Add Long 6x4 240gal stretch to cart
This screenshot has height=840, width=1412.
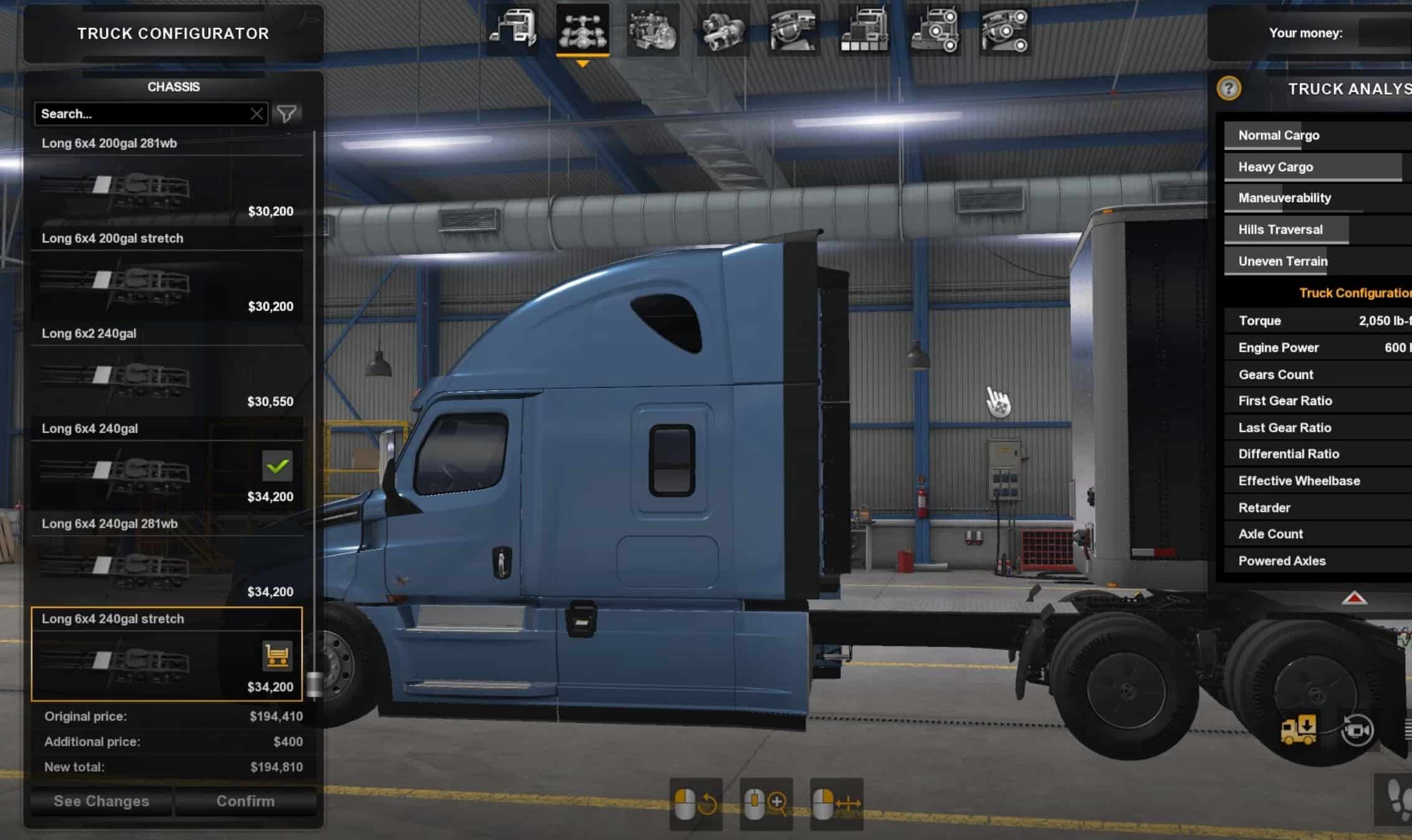tap(277, 655)
